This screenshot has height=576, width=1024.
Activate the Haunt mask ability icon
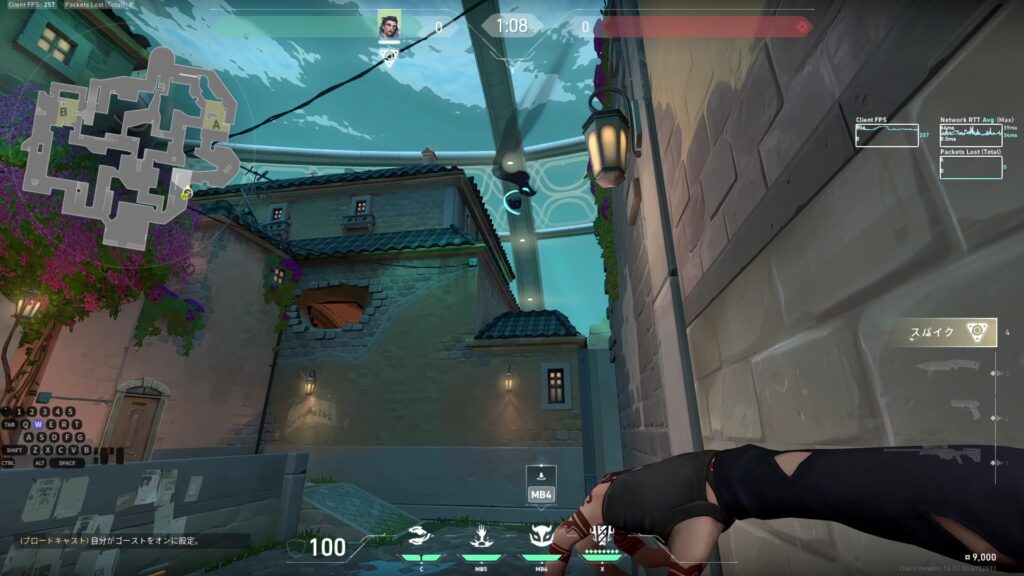coord(541,537)
